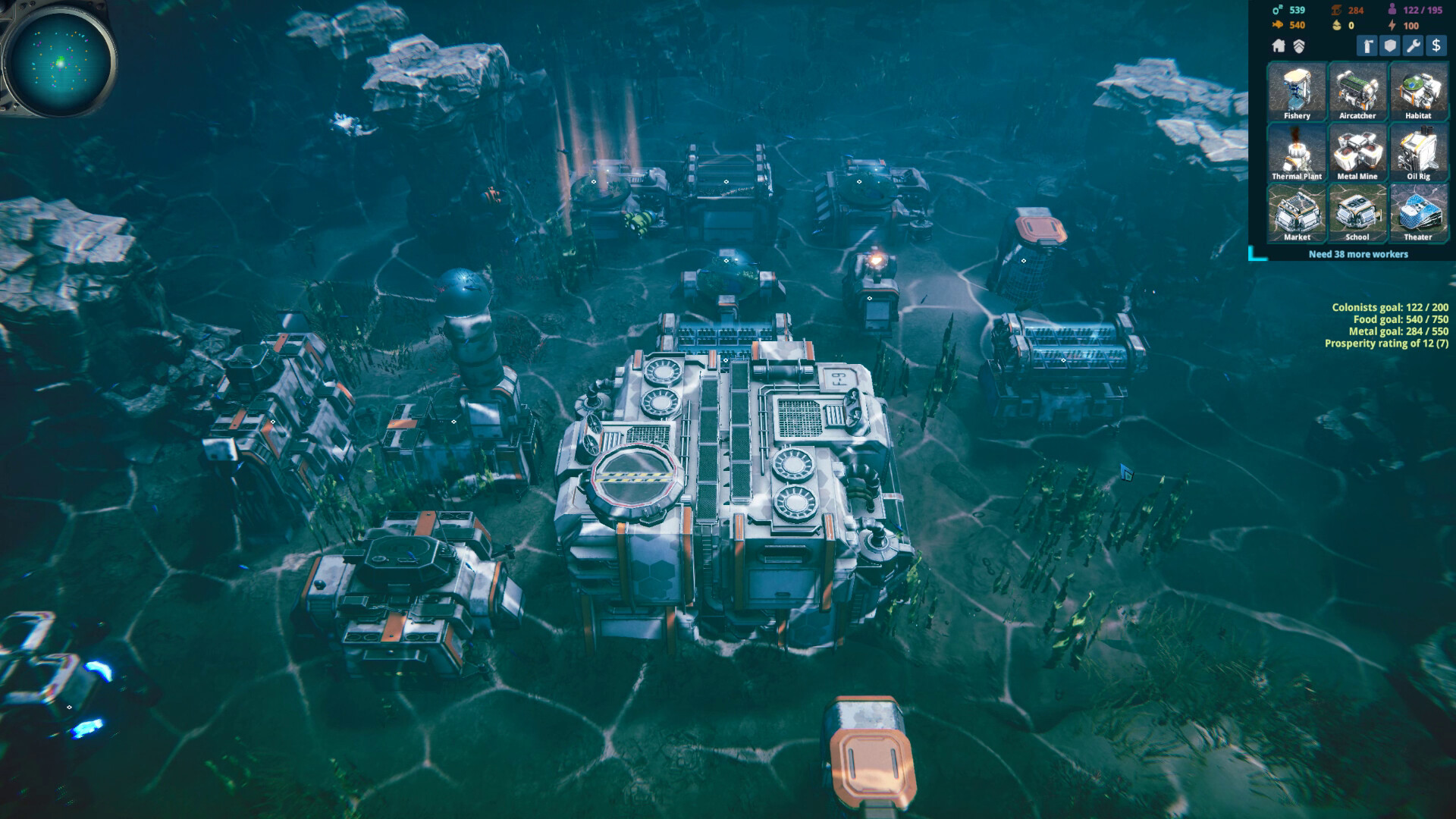Open the $ economy tab

tap(1436, 46)
